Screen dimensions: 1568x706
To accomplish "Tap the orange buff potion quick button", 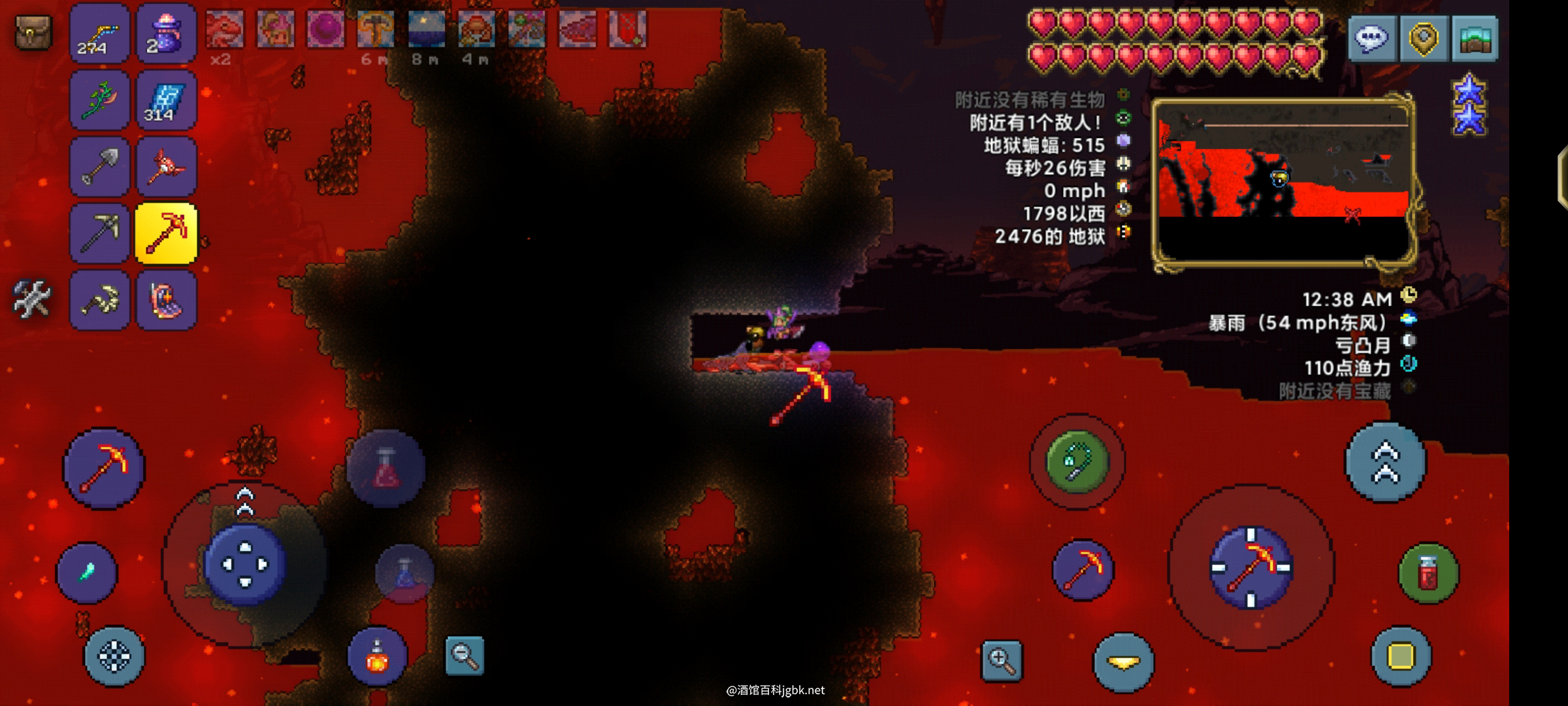I will pyautogui.click(x=377, y=656).
